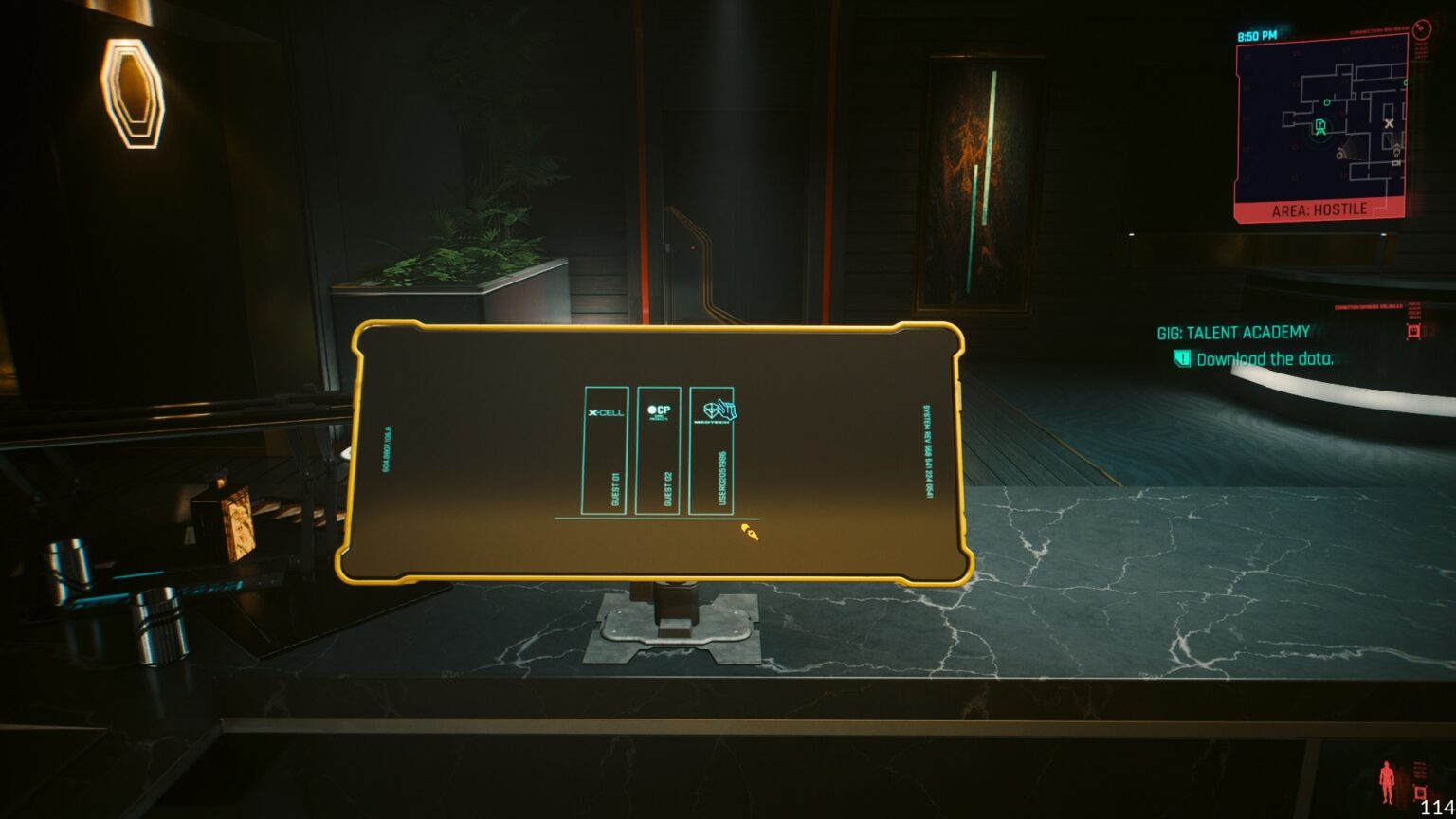Image resolution: width=1456 pixels, height=819 pixels.
Task: Click the minimap in the top right corner
Action: click(1323, 118)
